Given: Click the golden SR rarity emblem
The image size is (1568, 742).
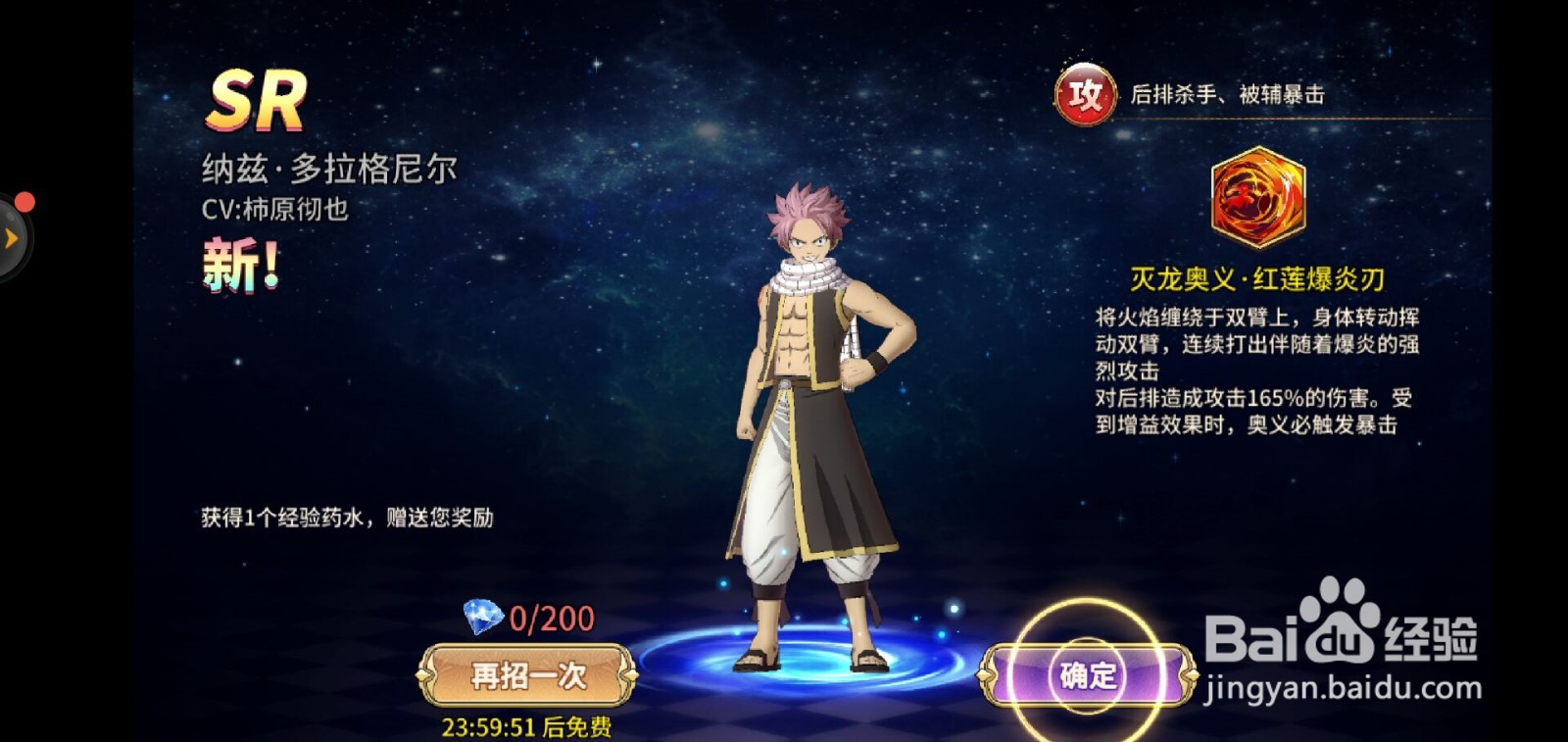Looking at the screenshot, I should (259, 101).
